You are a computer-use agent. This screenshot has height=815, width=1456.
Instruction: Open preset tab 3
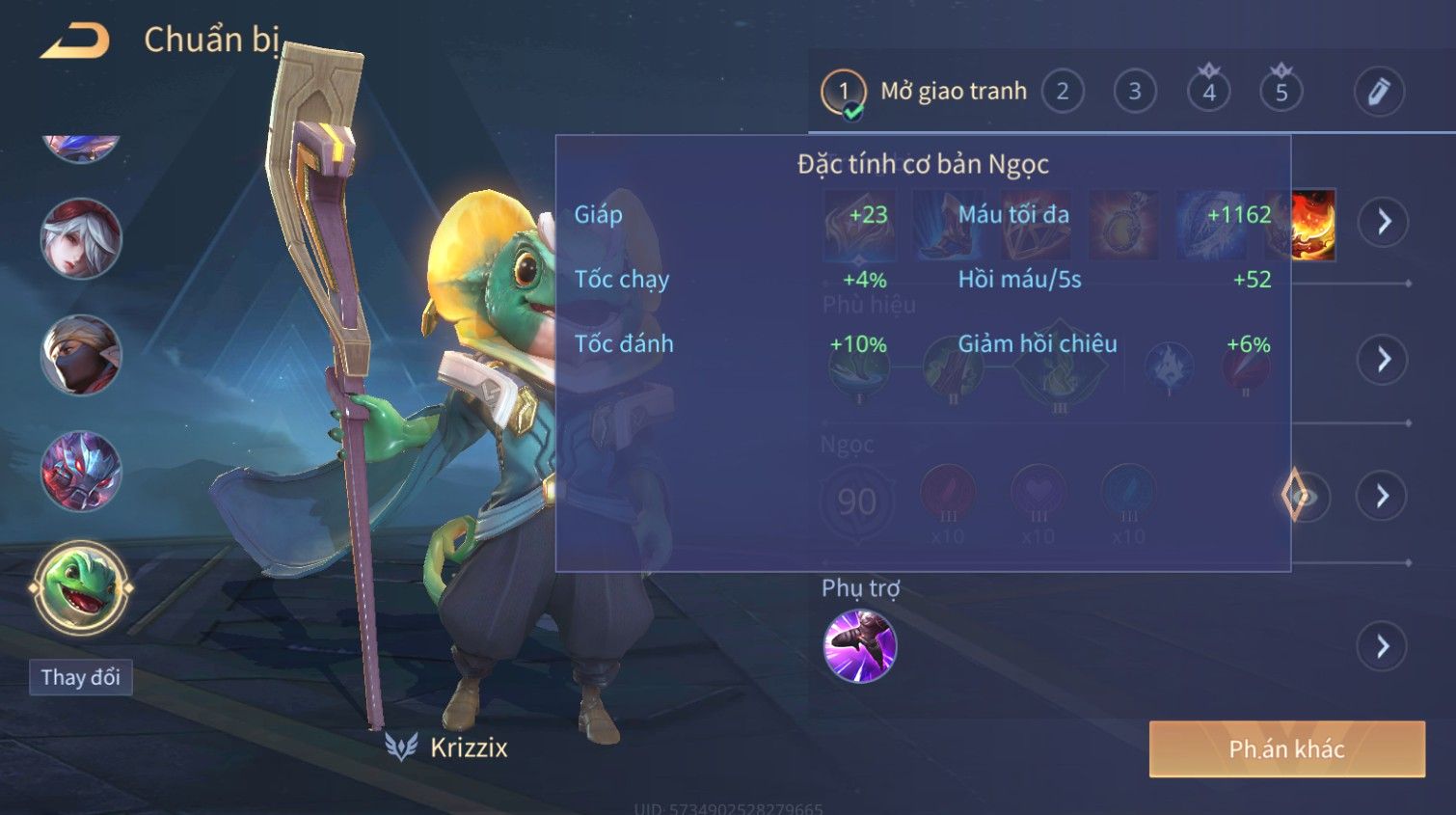pyautogui.click(x=1135, y=93)
